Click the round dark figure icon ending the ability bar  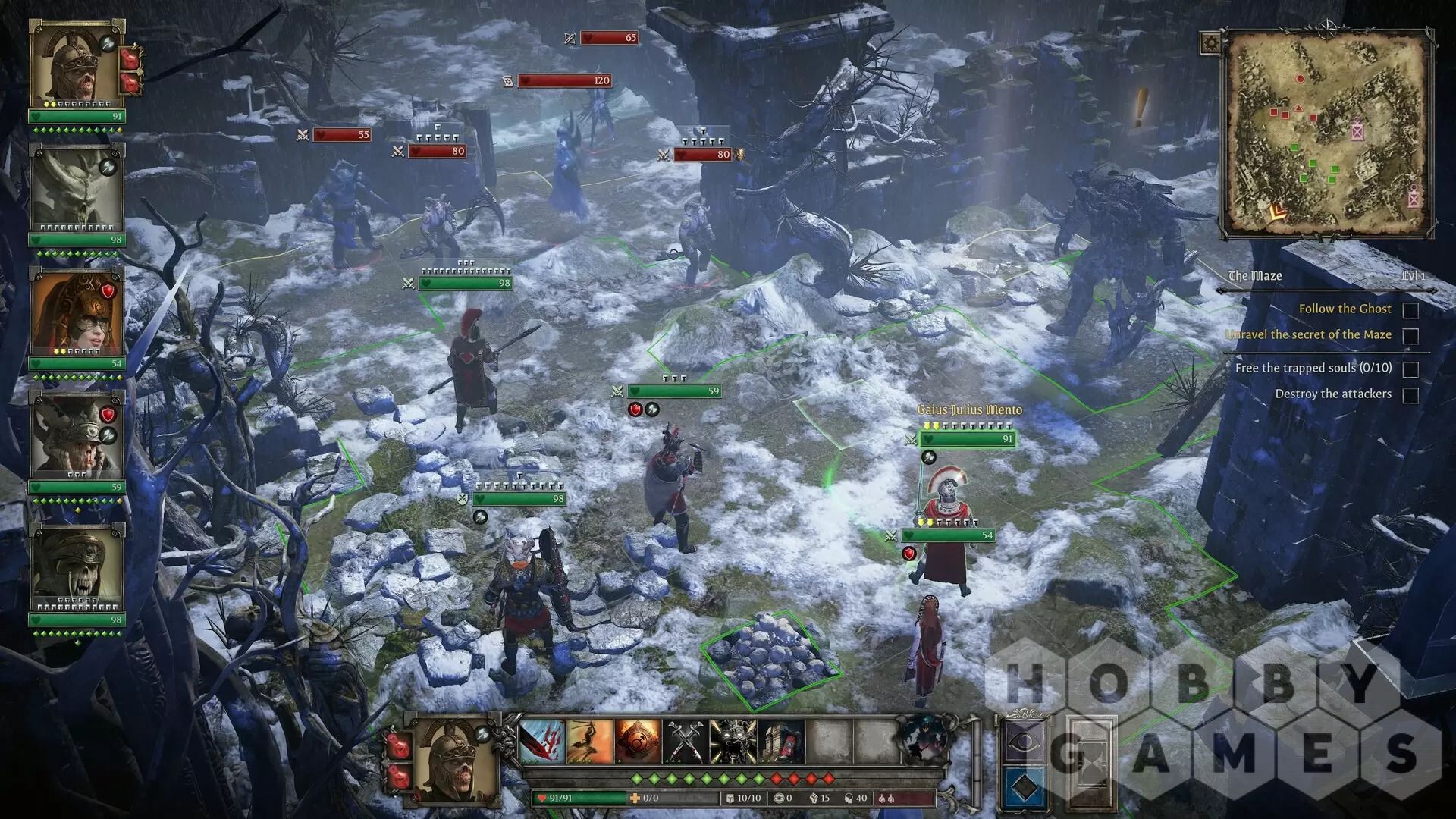click(924, 739)
